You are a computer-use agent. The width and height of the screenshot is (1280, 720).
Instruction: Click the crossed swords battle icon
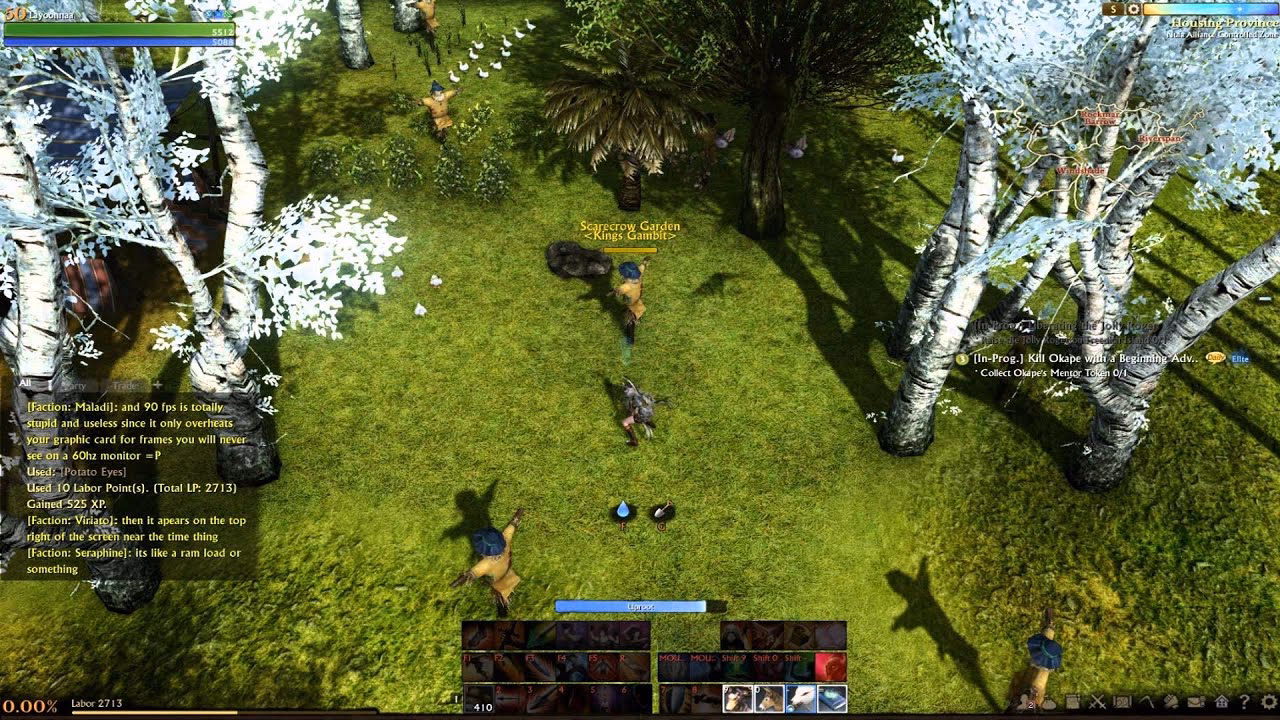pos(1097,703)
